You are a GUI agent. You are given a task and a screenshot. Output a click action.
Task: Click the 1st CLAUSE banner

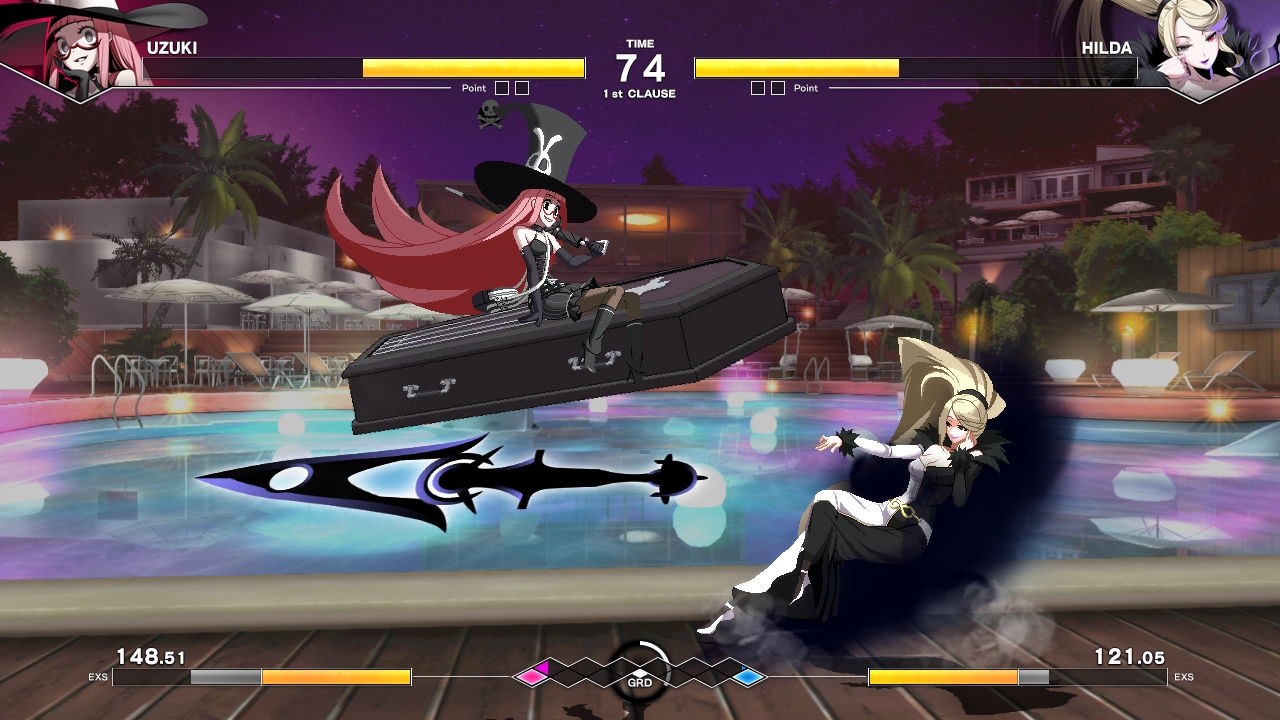639,91
